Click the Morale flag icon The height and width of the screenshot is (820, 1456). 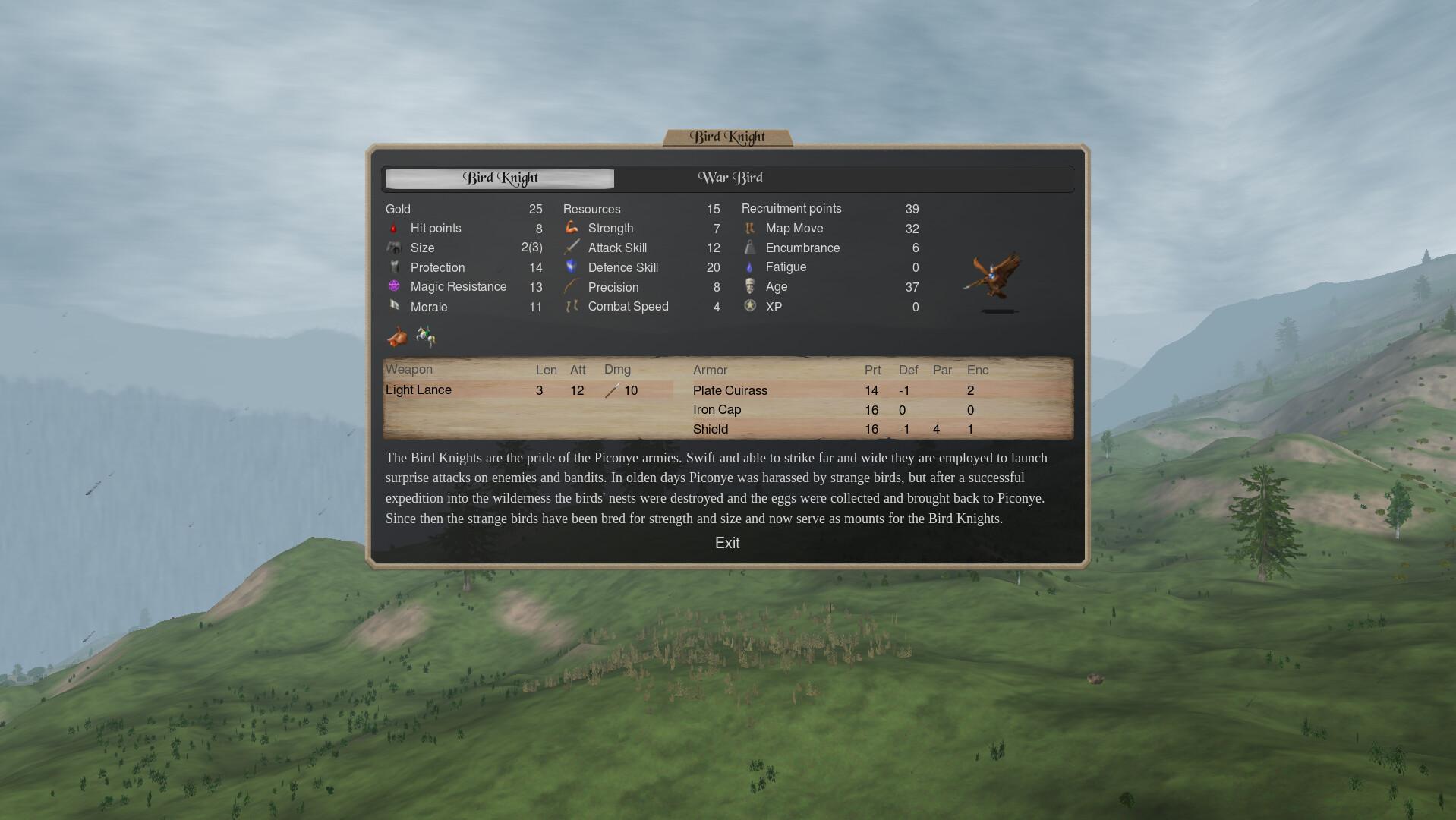[396, 307]
